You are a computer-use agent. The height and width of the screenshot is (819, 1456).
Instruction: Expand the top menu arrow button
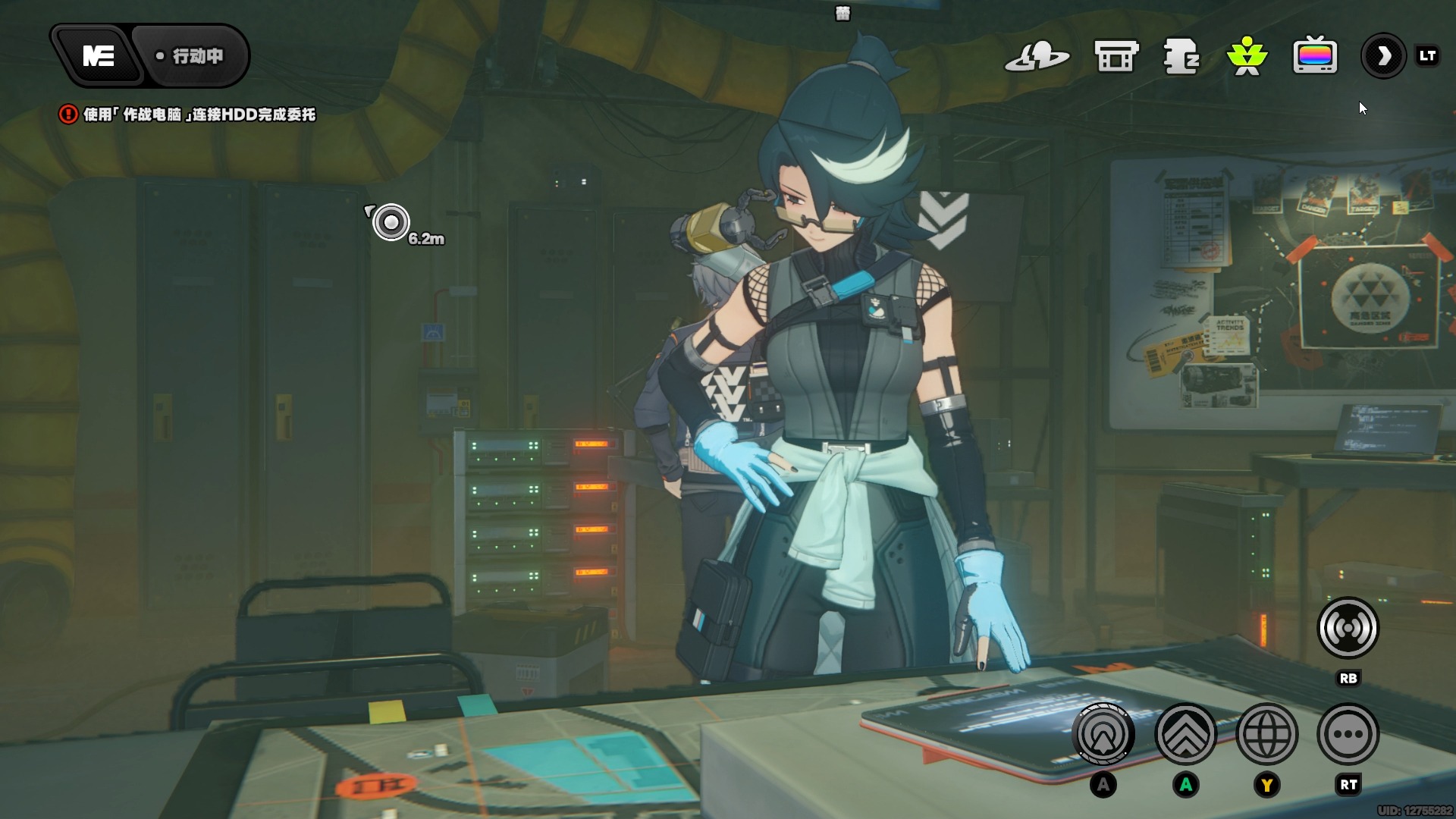(1383, 56)
